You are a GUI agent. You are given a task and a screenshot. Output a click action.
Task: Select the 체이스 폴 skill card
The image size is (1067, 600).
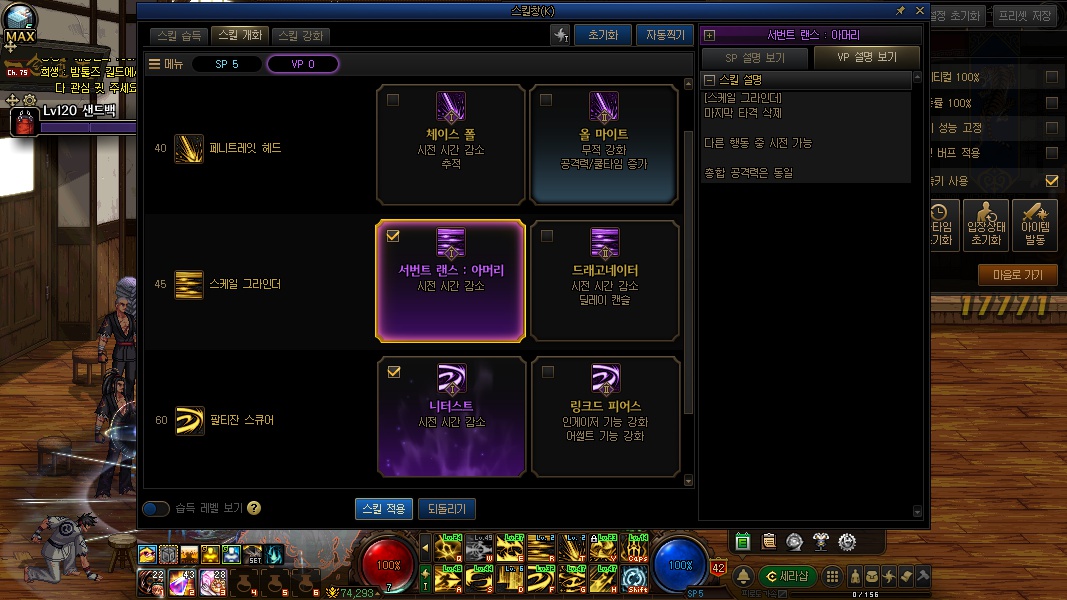451,145
